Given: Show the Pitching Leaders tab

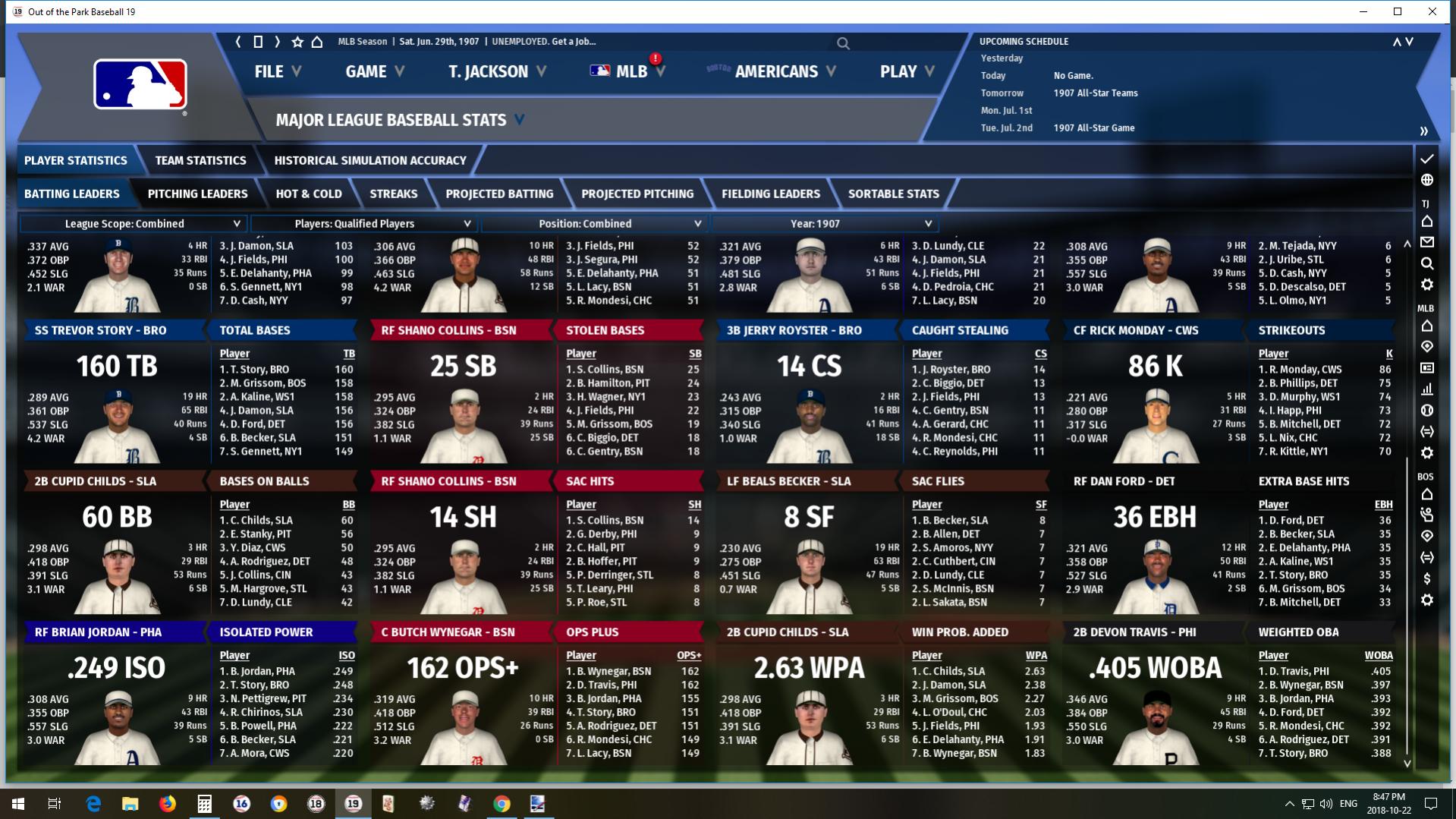Looking at the screenshot, I should 197,194.
